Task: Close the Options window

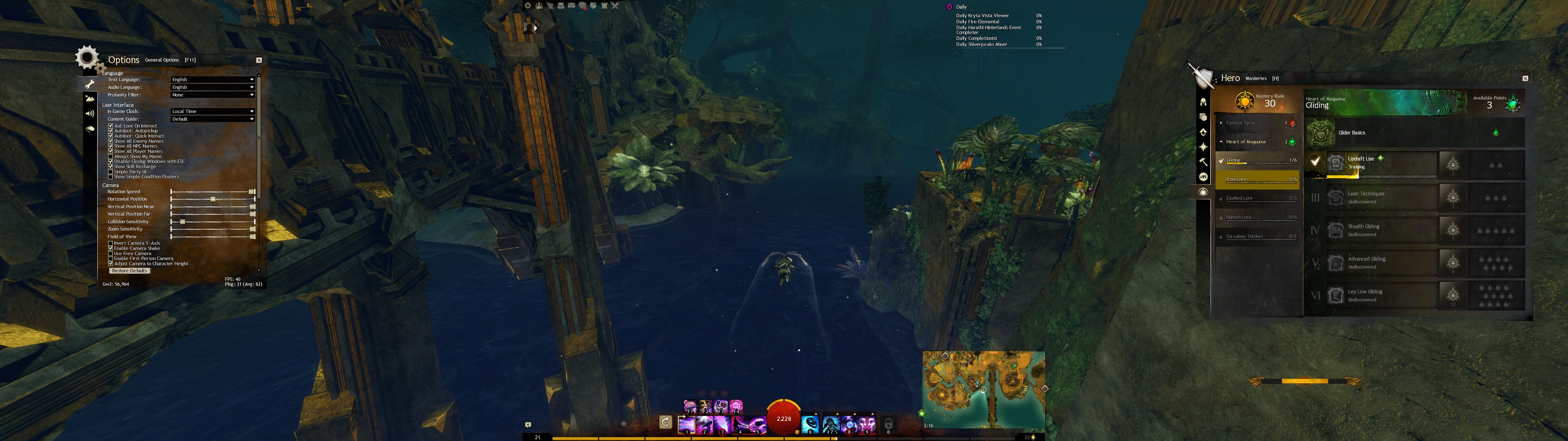Action: [x=259, y=60]
